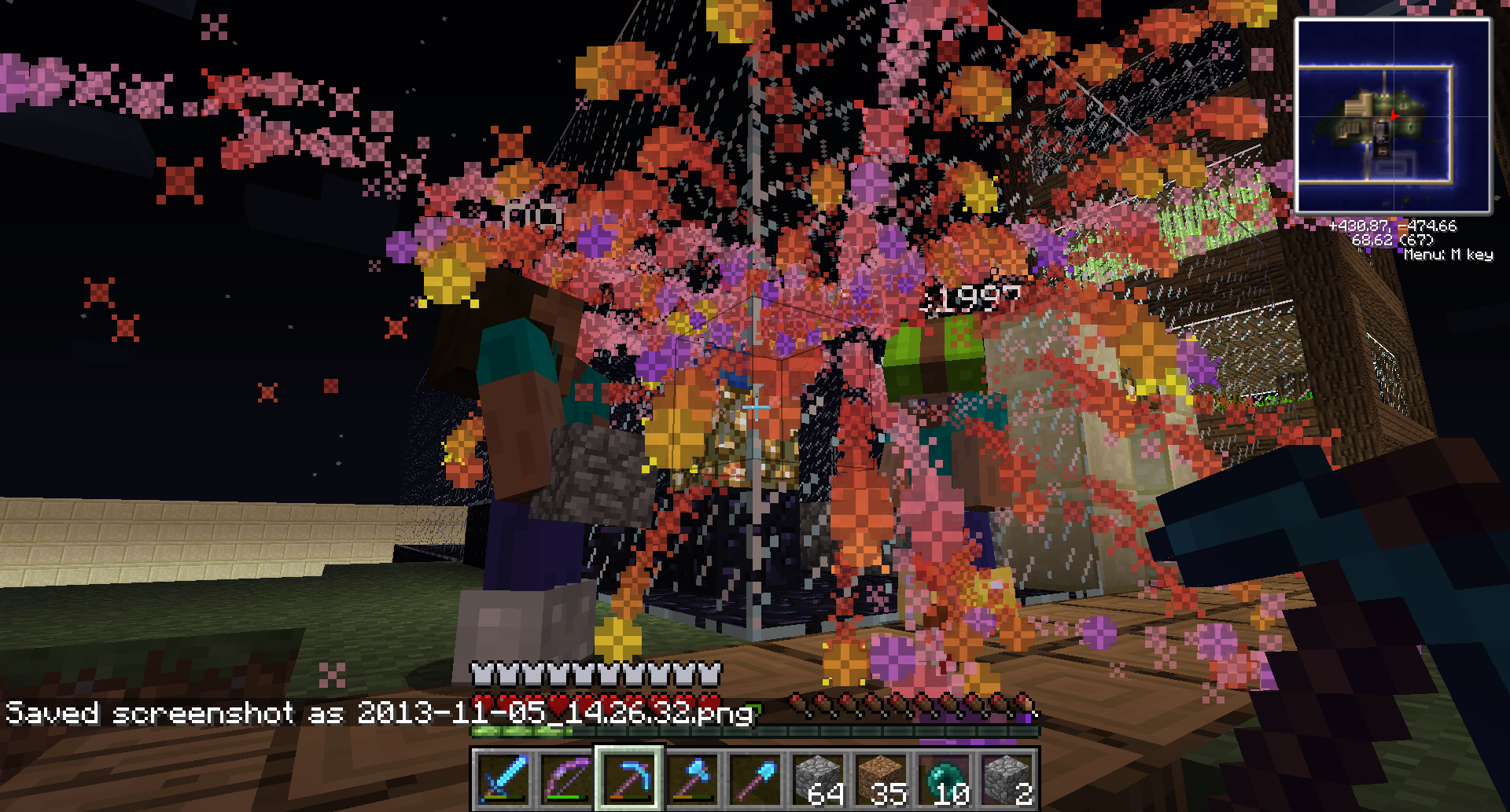Click the red player arrow on the minimap
1510x812 pixels.
click(1394, 114)
